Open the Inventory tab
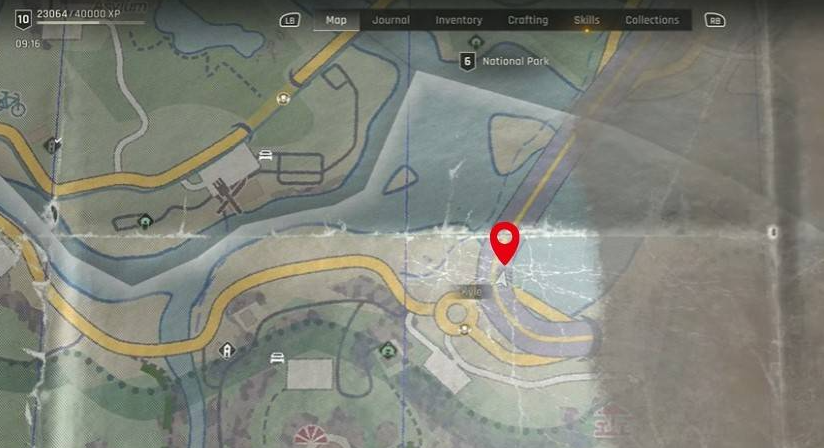 459,20
